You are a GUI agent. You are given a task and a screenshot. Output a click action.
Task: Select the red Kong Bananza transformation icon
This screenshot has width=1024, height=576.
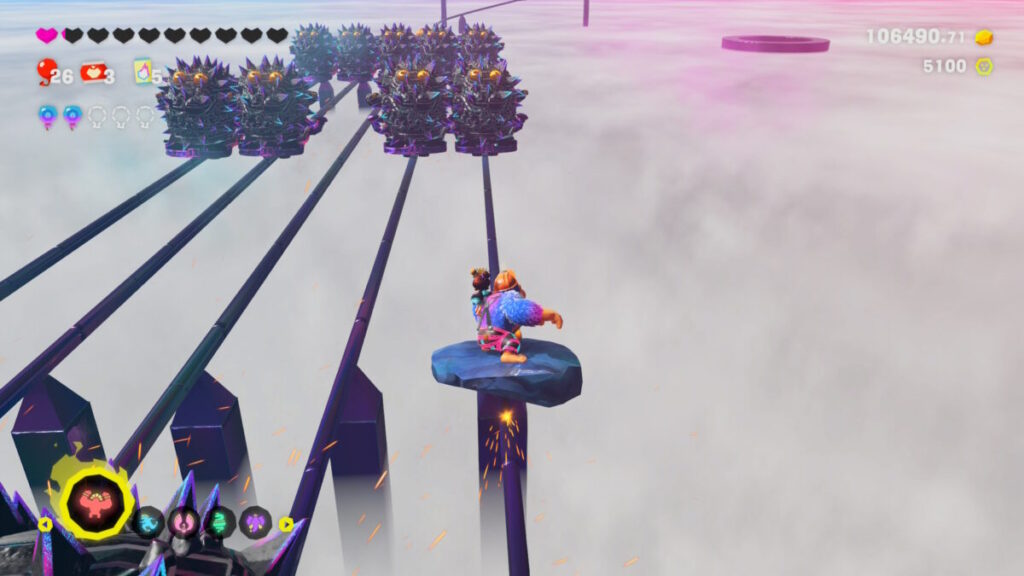click(96, 505)
